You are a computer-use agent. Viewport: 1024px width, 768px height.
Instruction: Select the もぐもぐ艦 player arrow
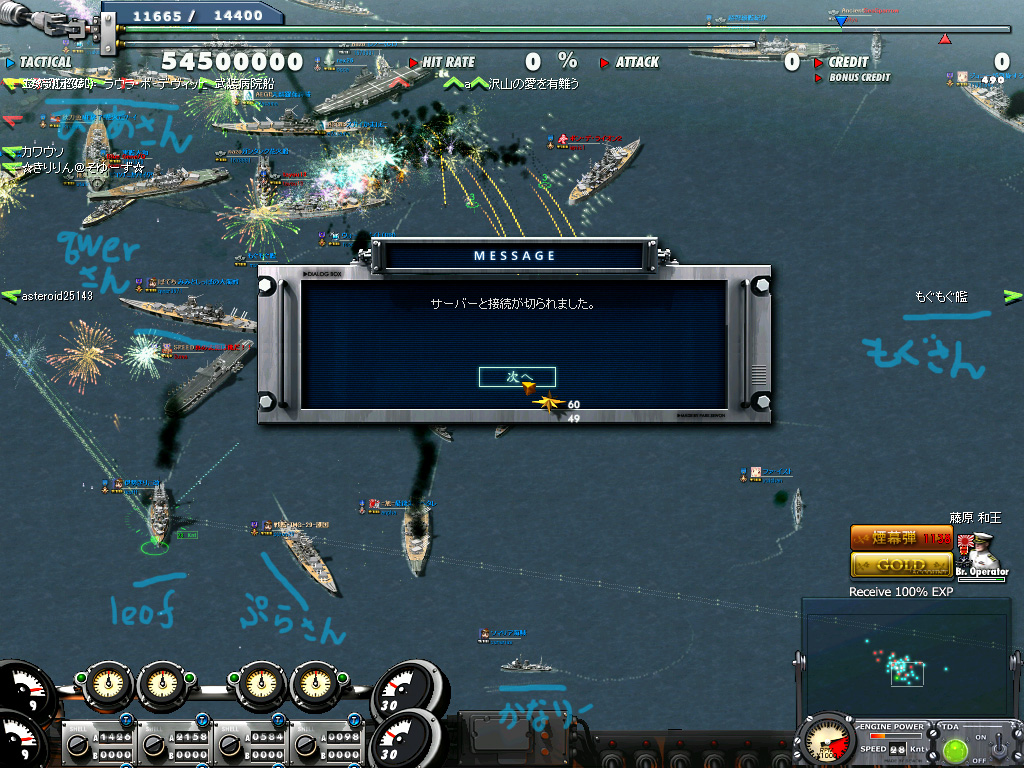point(1013,296)
